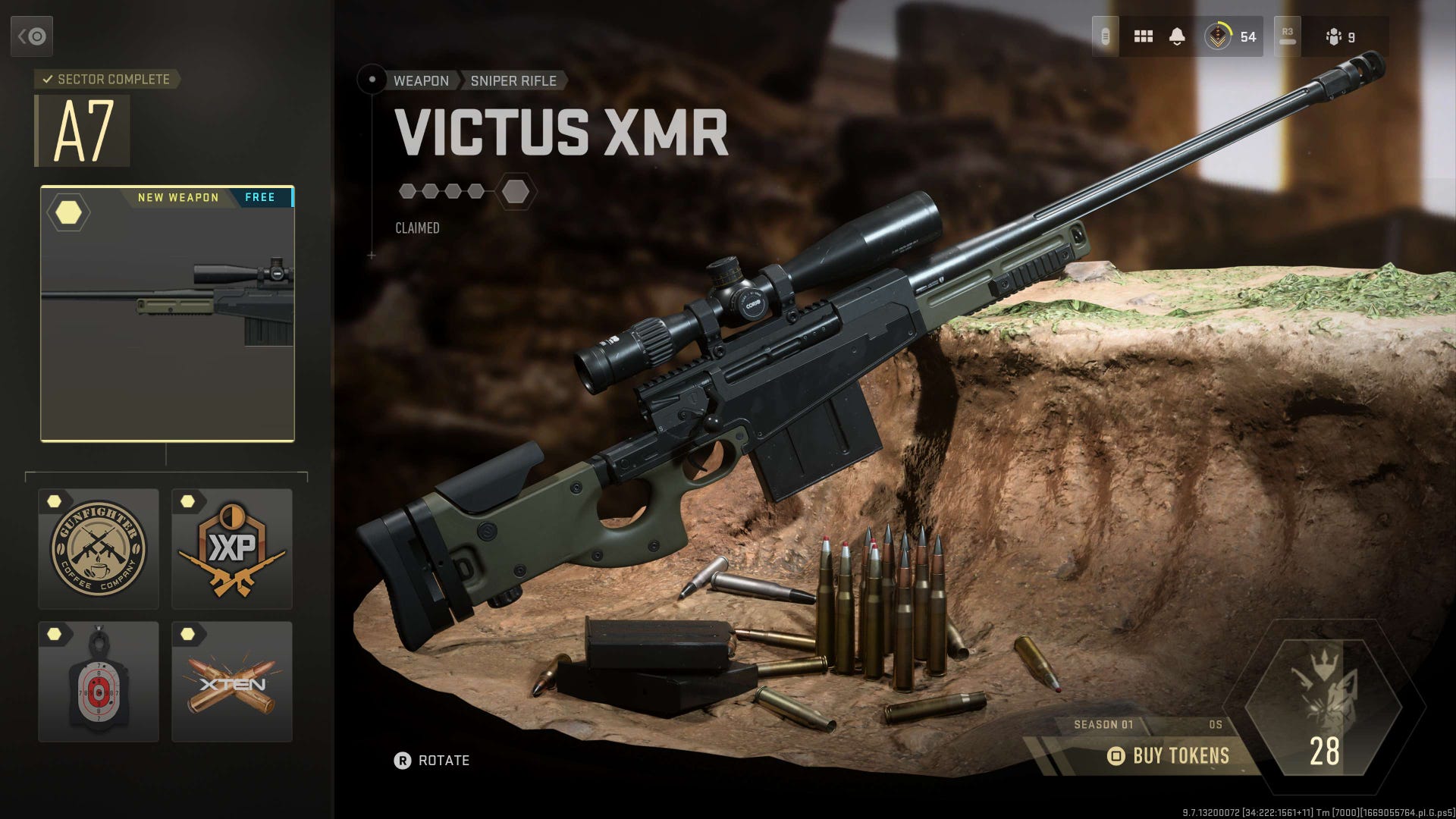
Task: Expand the Sniper Rifle breadcrumb tag
Action: coord(513,80)
